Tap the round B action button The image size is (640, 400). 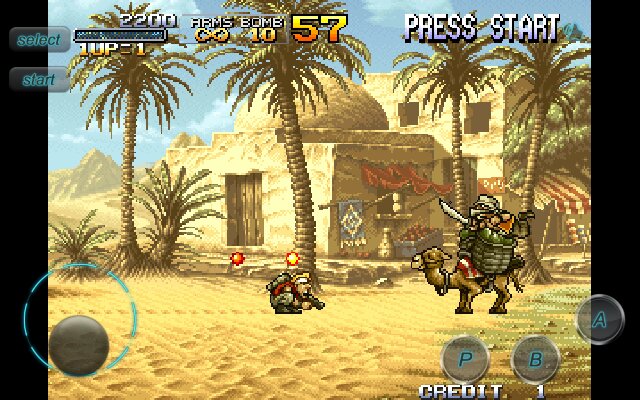click(x=535, y=358)
